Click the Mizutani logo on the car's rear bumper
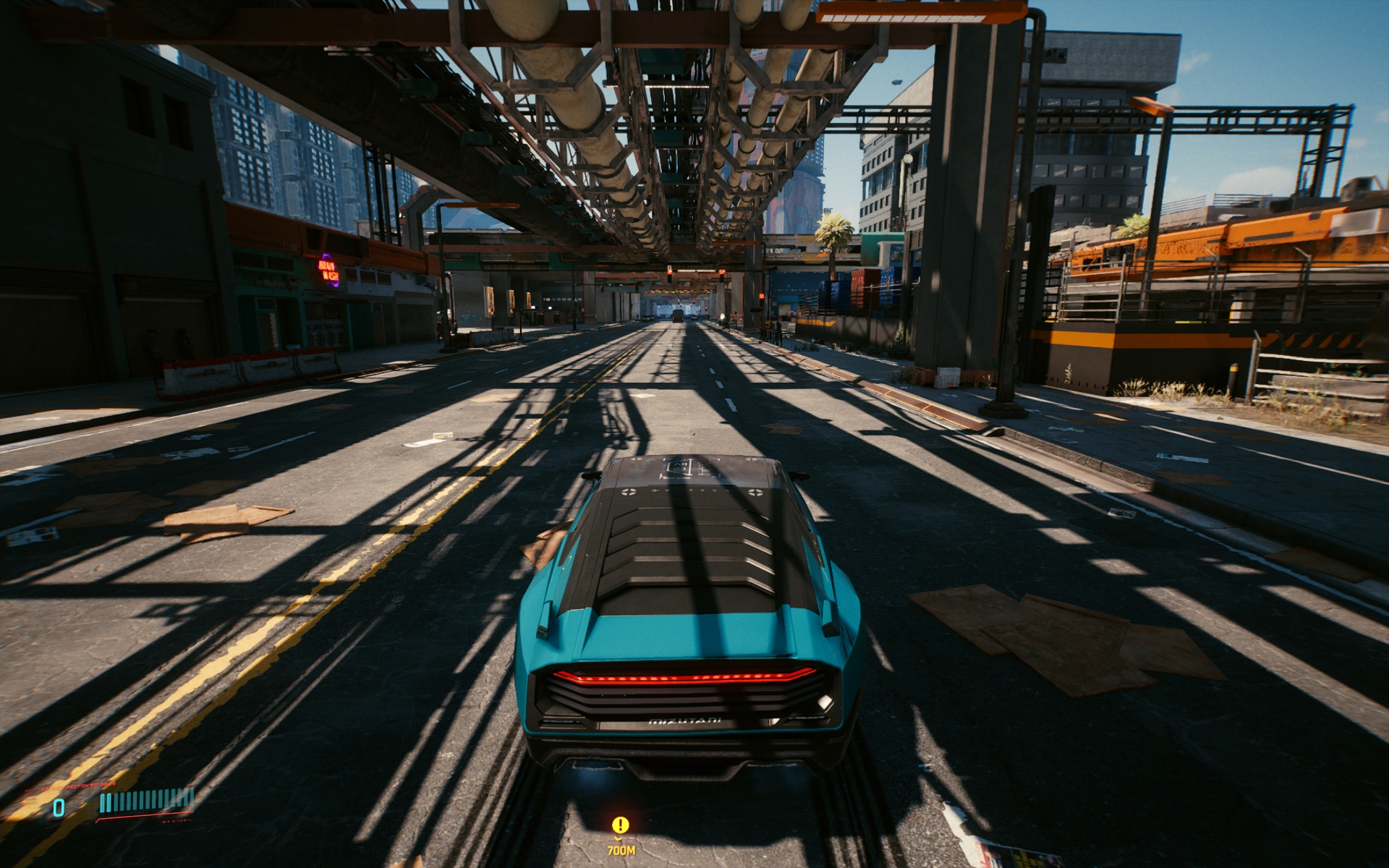The width and height of the screenshot is (1389, 868). [686, 719]
